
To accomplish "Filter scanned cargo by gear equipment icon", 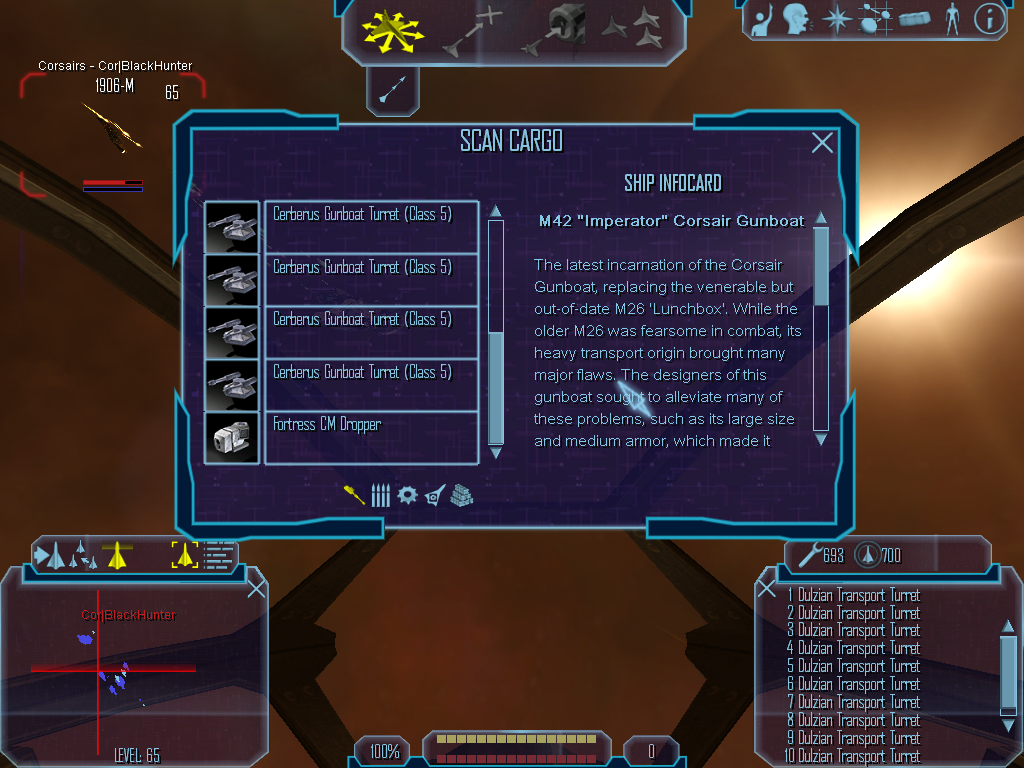I will (407, 495).
